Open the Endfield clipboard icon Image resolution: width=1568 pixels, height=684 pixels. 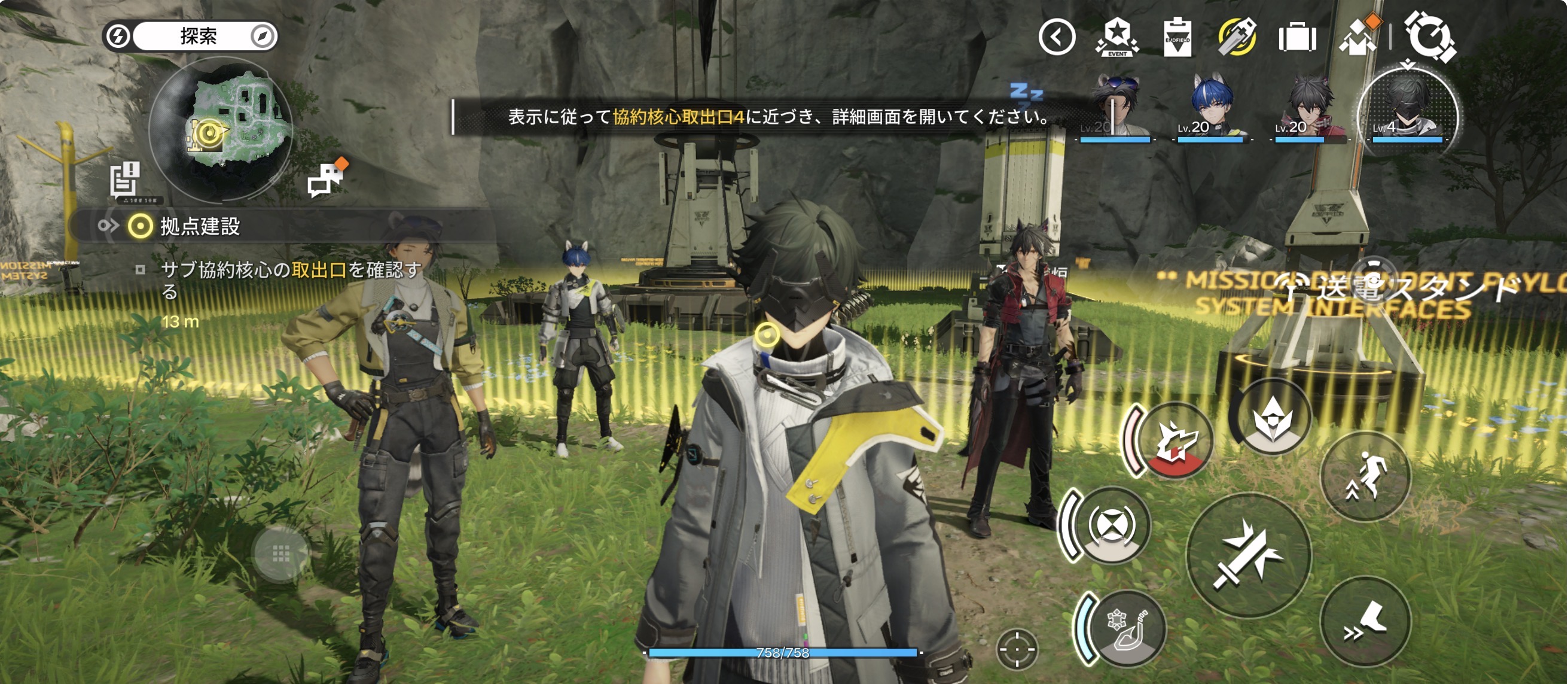(x=1177, y=37)
